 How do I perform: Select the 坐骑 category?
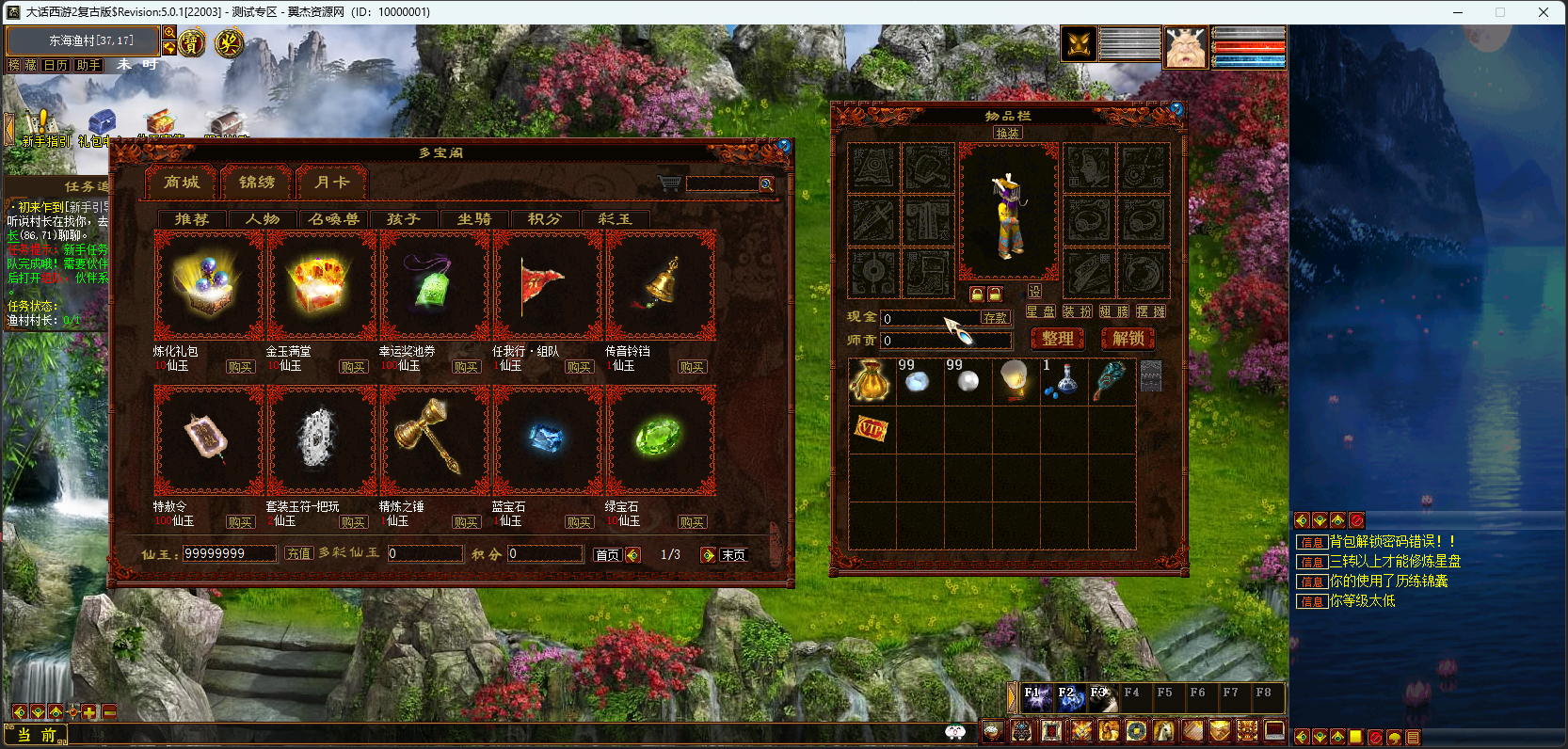tap(474, 219)
